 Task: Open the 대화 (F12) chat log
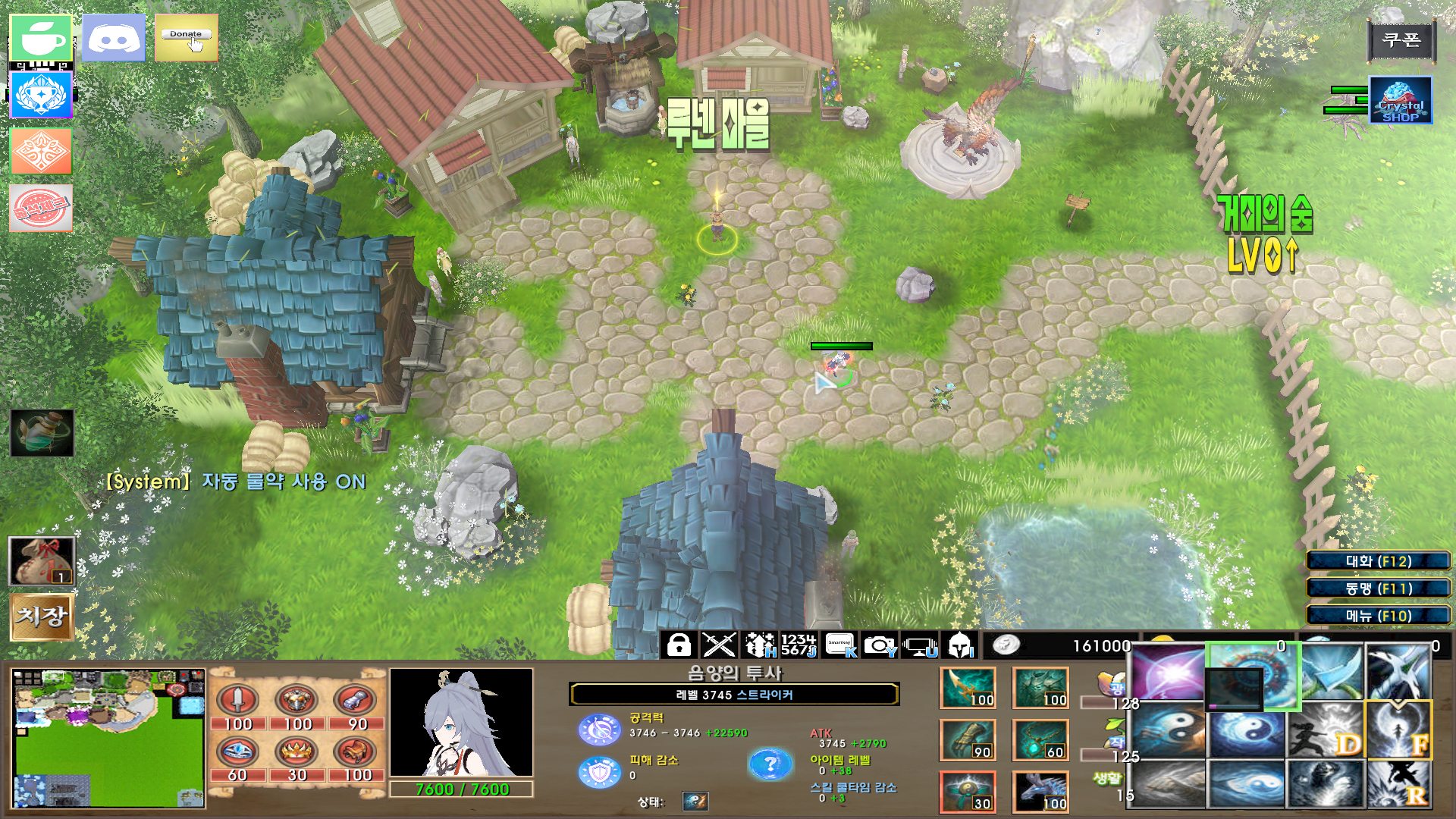click(x=1378, y=561)
